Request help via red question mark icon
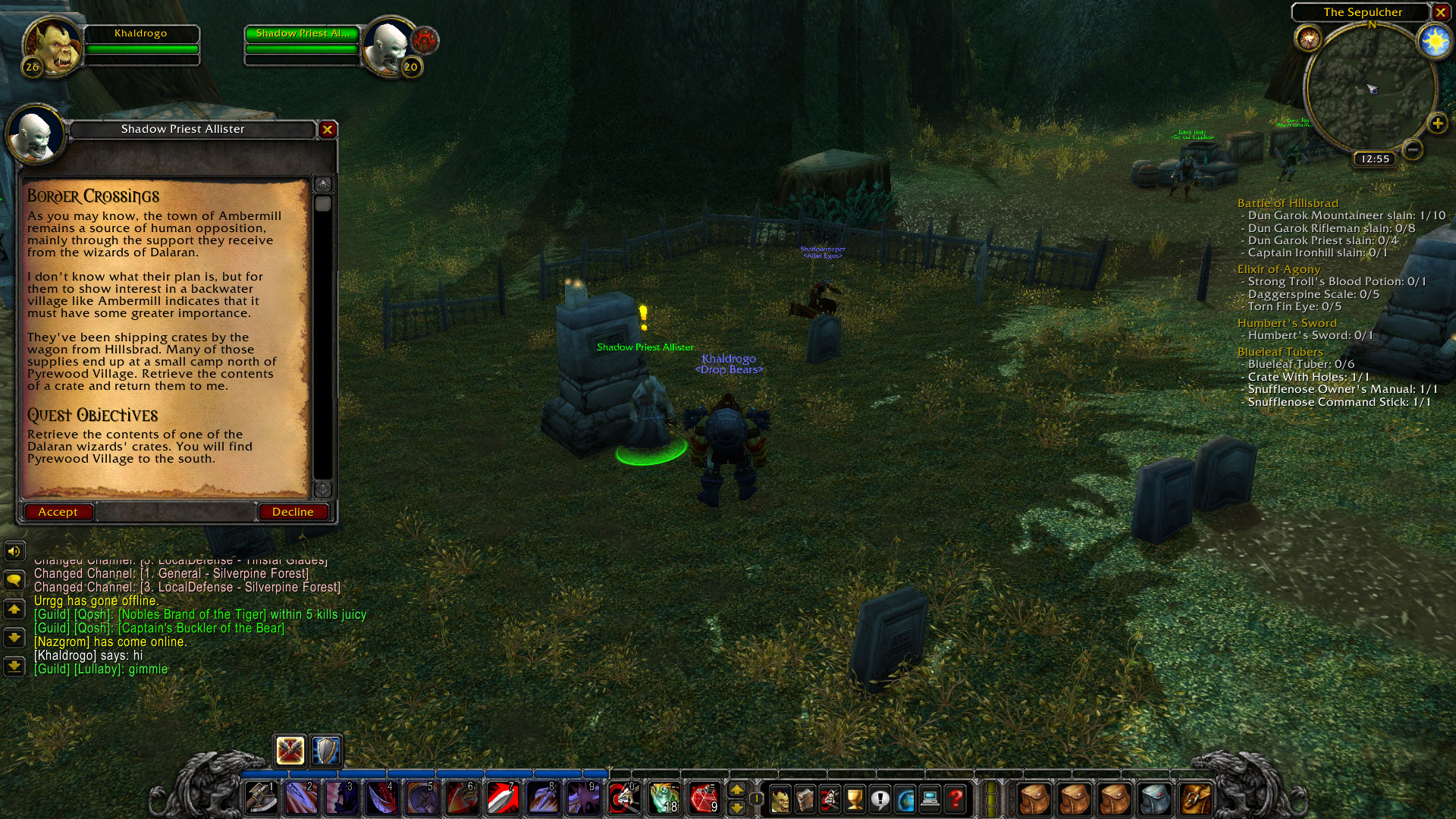 [x=955, y=796]
